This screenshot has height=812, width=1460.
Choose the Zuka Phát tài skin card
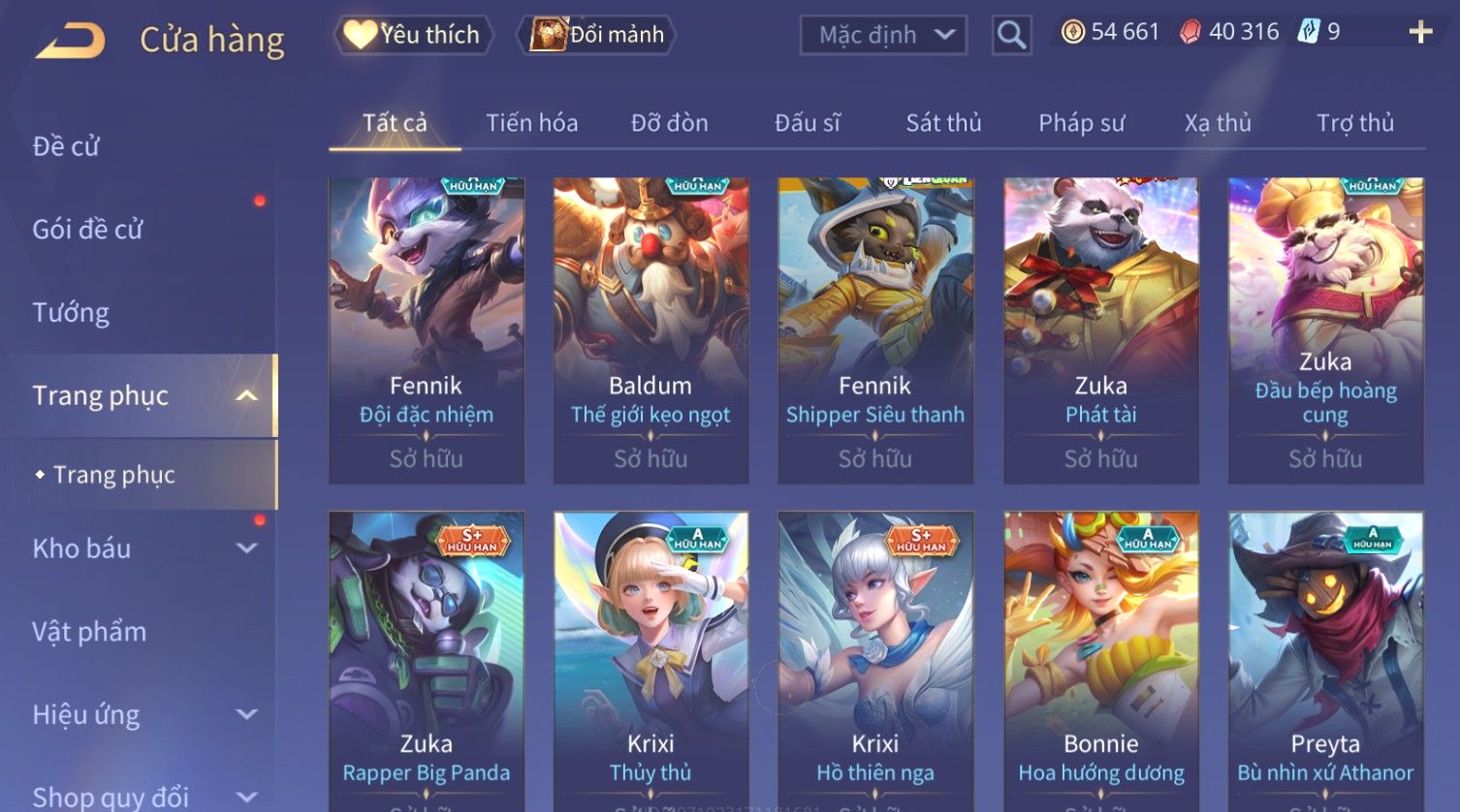(1100, 329)
